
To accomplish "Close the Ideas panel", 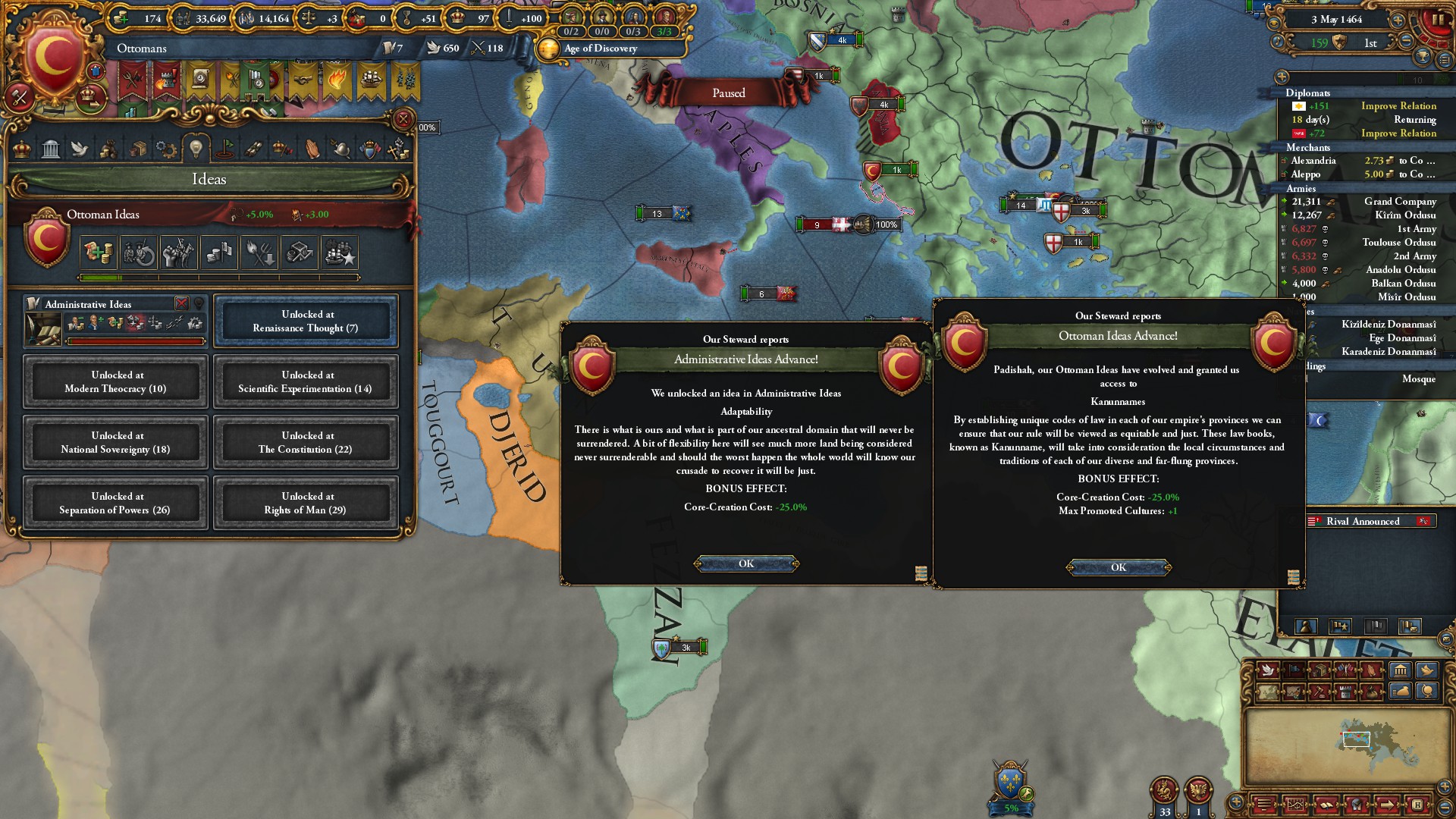I will [x=403, y=119].
